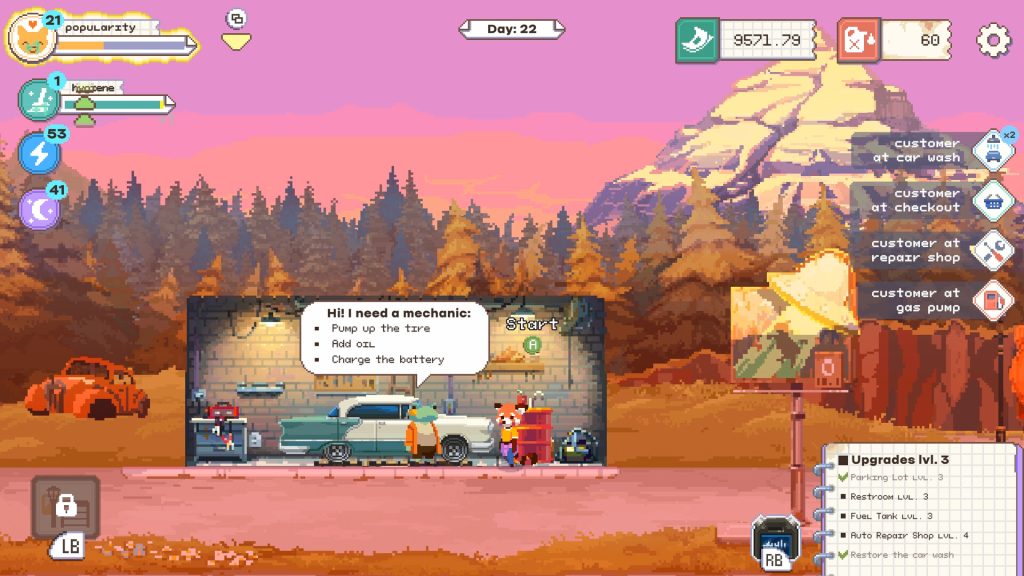1024x576 pixels.
Task: Click the popularity fox face icon
Action: point(30,40)
